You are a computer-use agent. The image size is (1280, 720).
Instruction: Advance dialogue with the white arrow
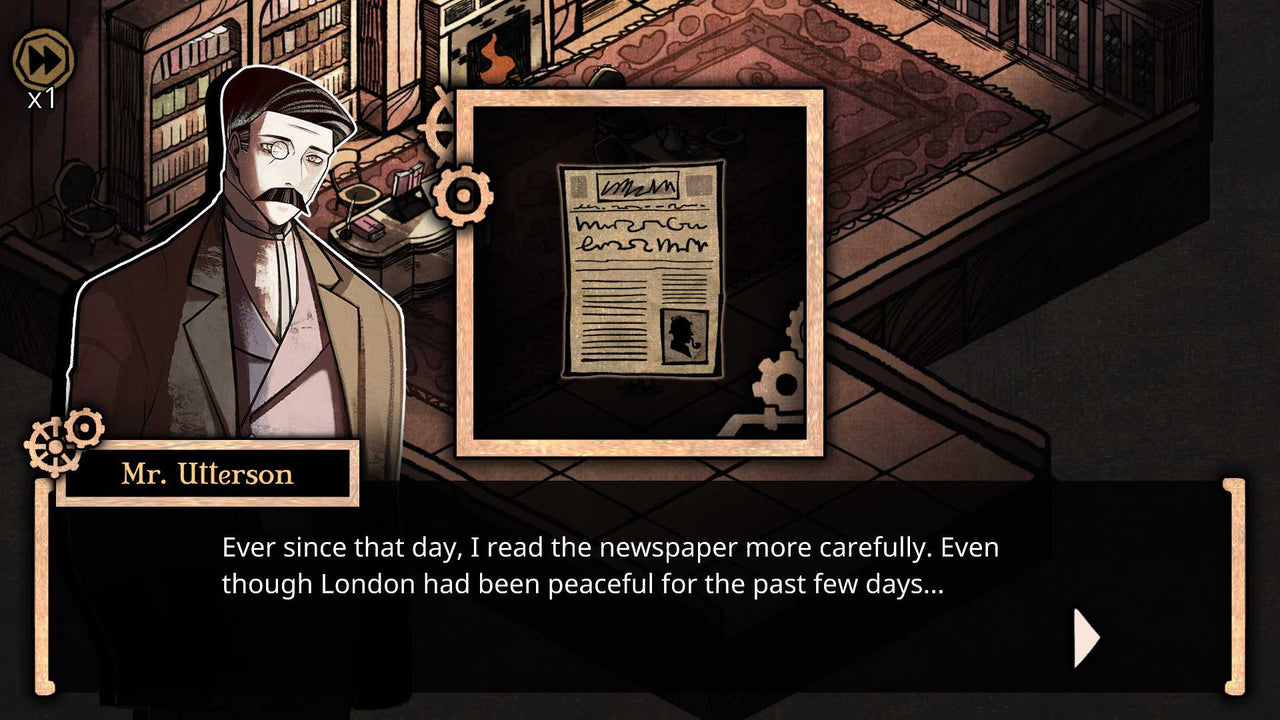[x=1085, y=637]
